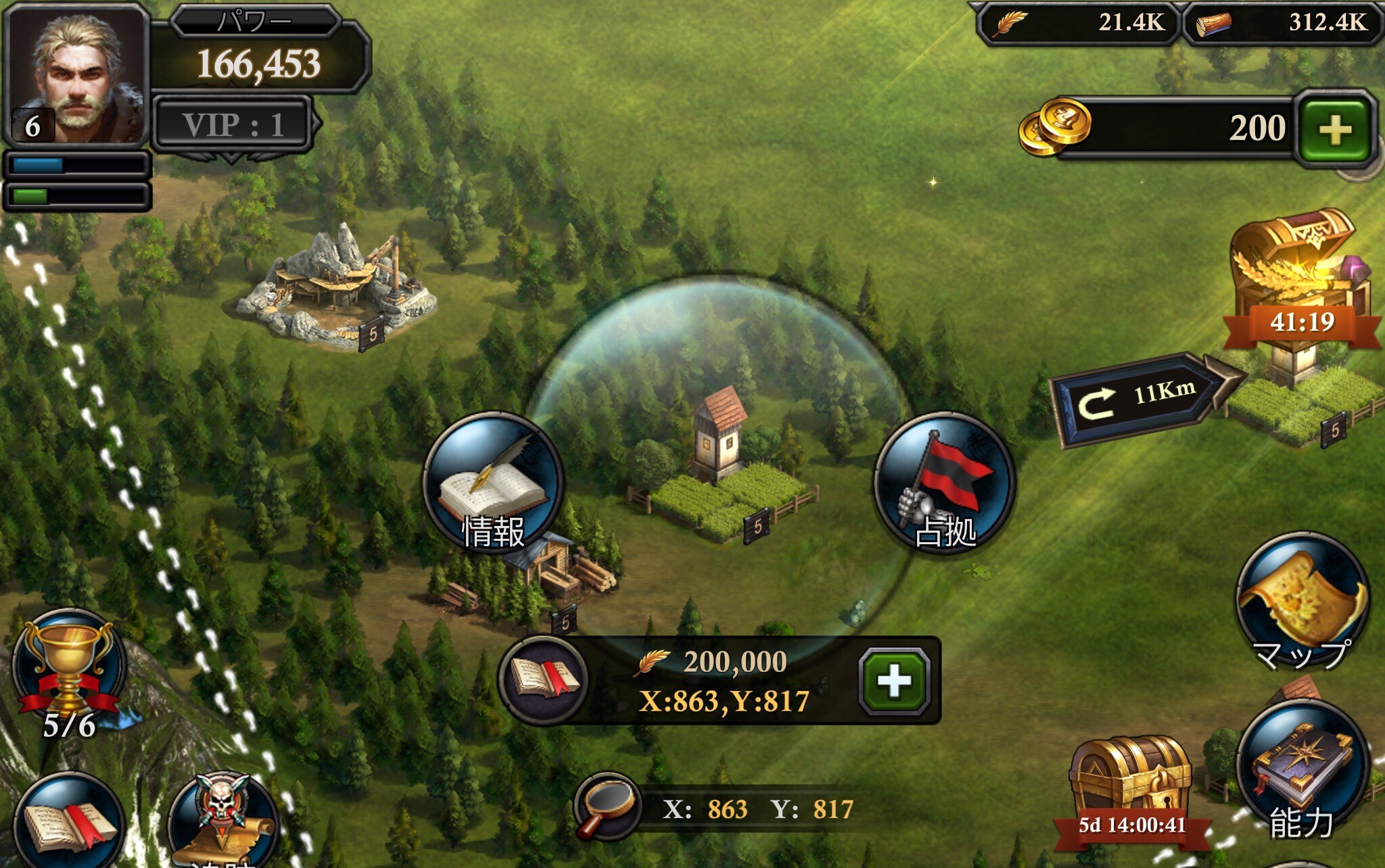Open the VIP : 1 panel
This screenshot has height=868, width=1385.
point(233,124)
